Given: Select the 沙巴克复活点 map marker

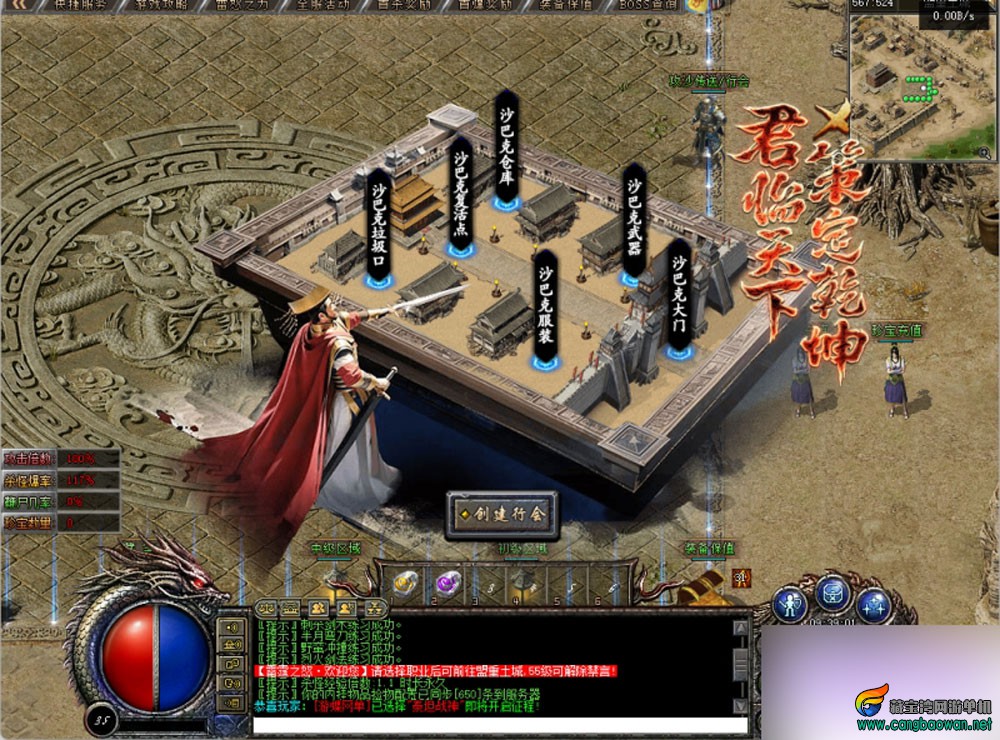Looking at the screenshot, I should pyautogui.click(x=460, y=200).
